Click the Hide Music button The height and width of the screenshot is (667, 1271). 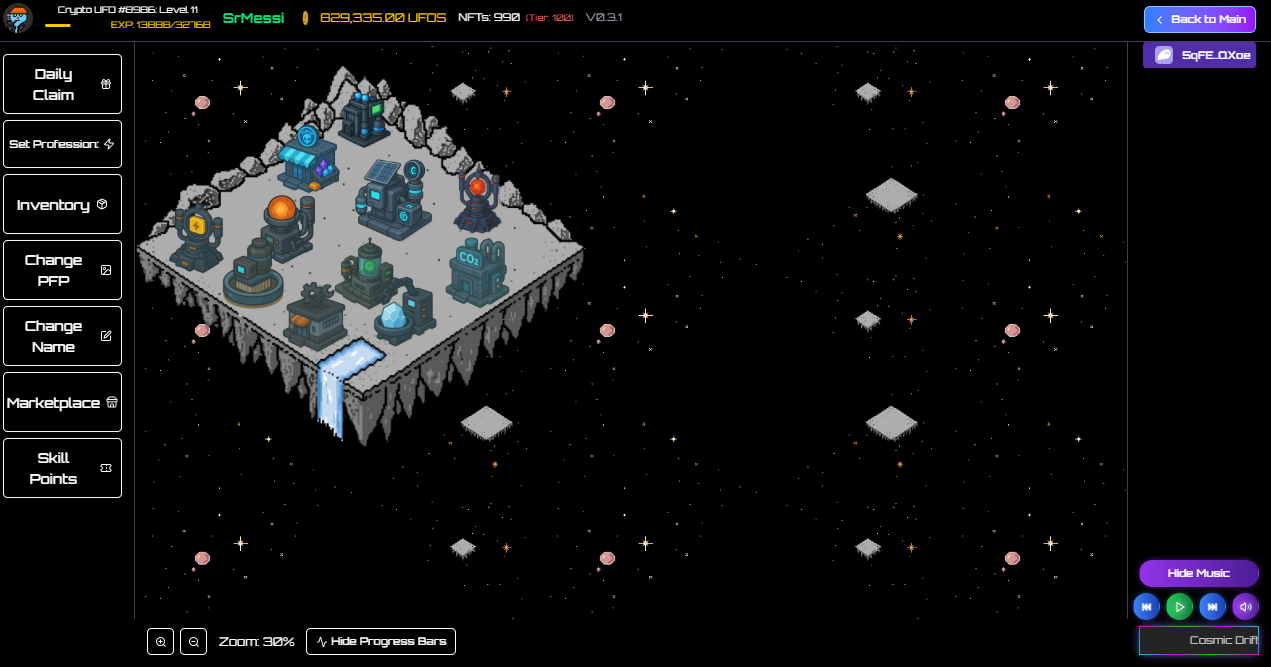pyautogui.click(x=1198, y=573)
